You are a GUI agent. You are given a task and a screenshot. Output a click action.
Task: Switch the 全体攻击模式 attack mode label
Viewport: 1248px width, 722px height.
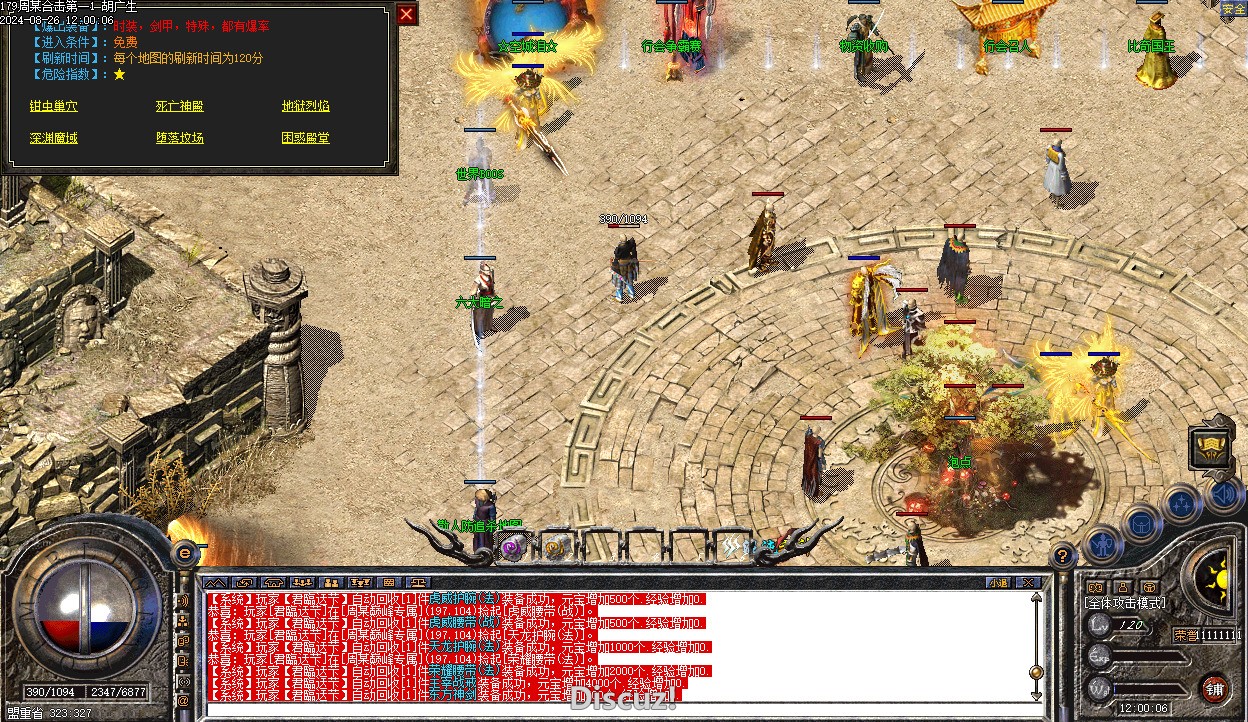point(1125,603)
